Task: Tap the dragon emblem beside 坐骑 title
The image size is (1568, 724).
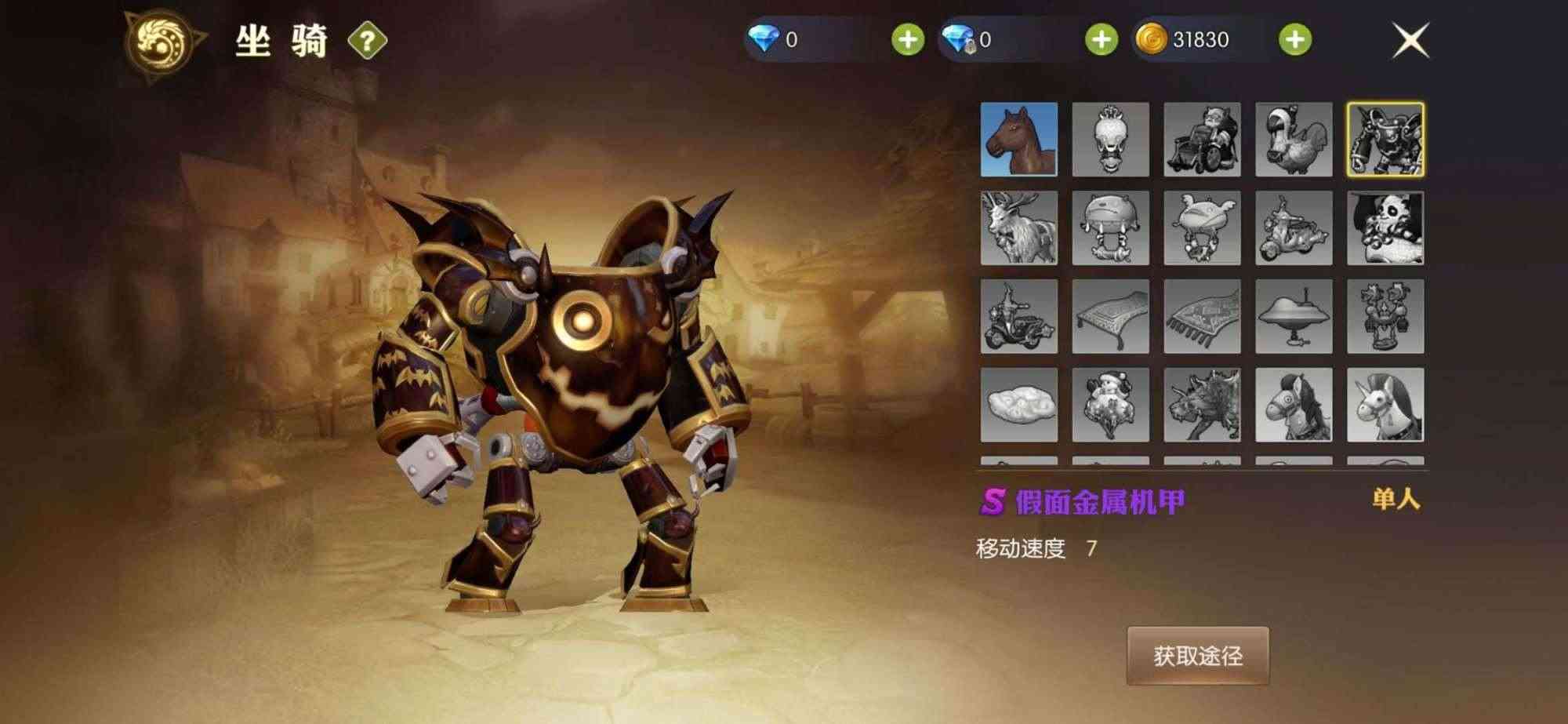Action: click(163, 38)
